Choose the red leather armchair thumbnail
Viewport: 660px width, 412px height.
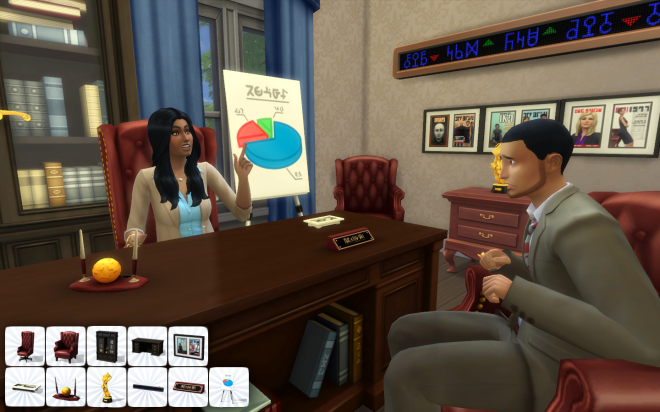66,345
